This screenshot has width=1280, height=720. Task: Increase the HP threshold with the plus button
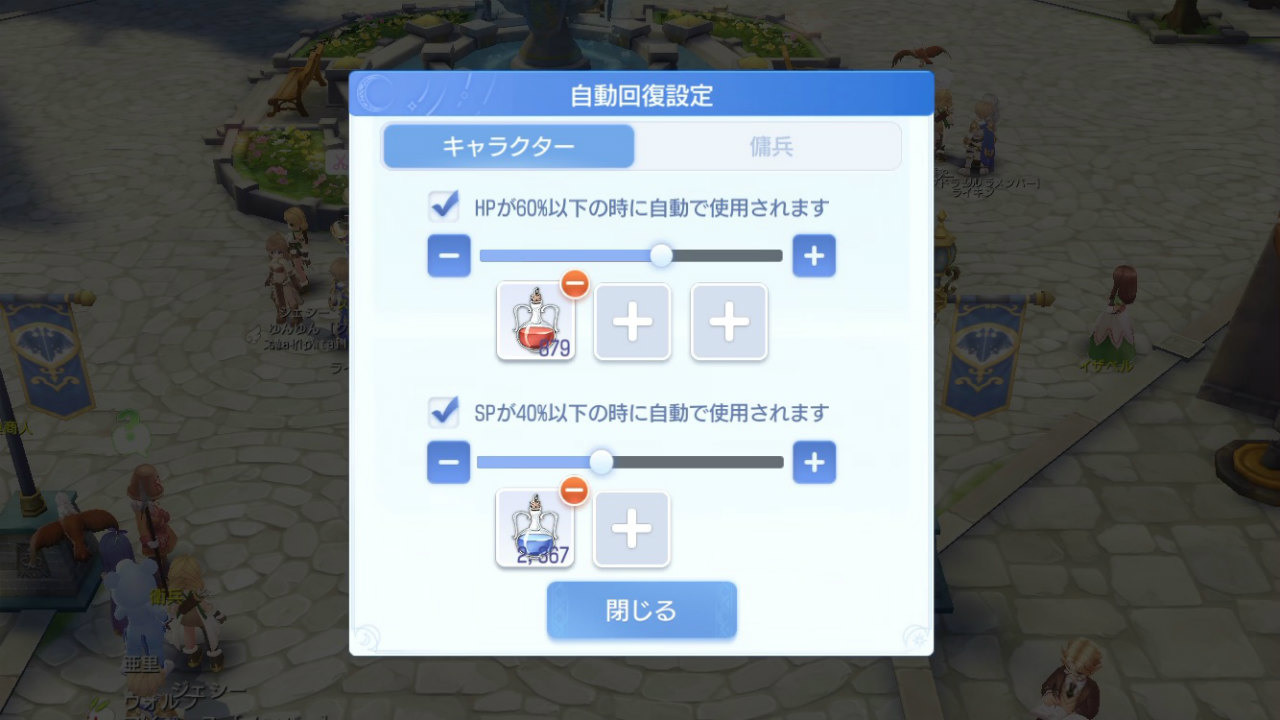coord(813,255)
